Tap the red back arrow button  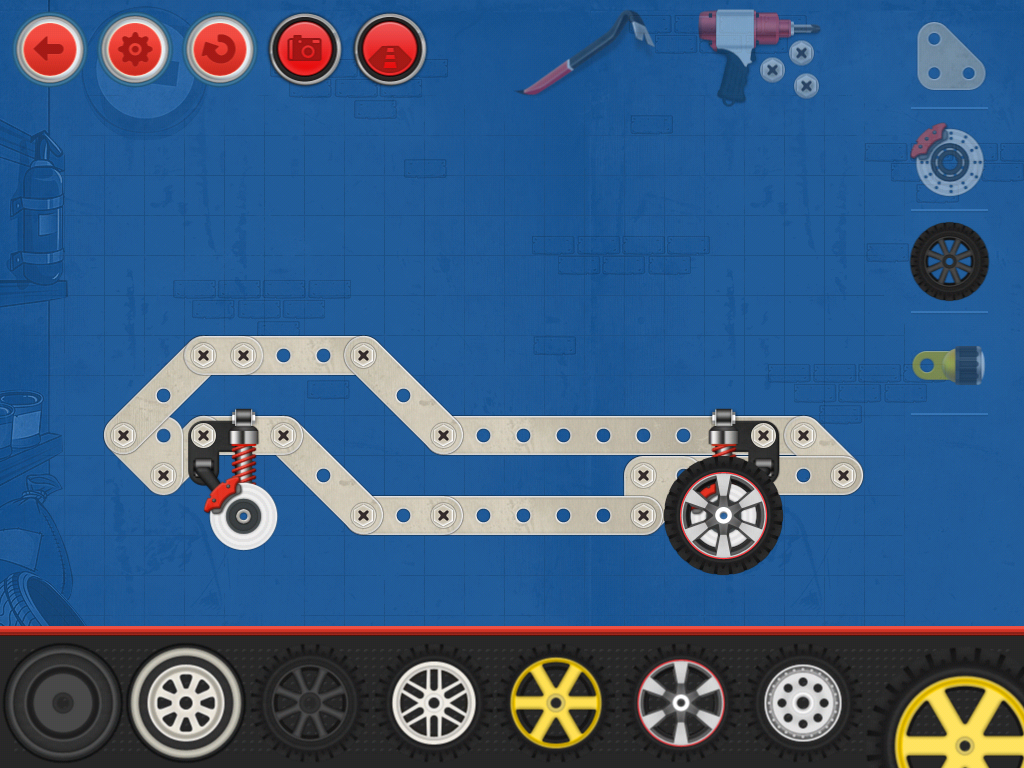(49, 48)
